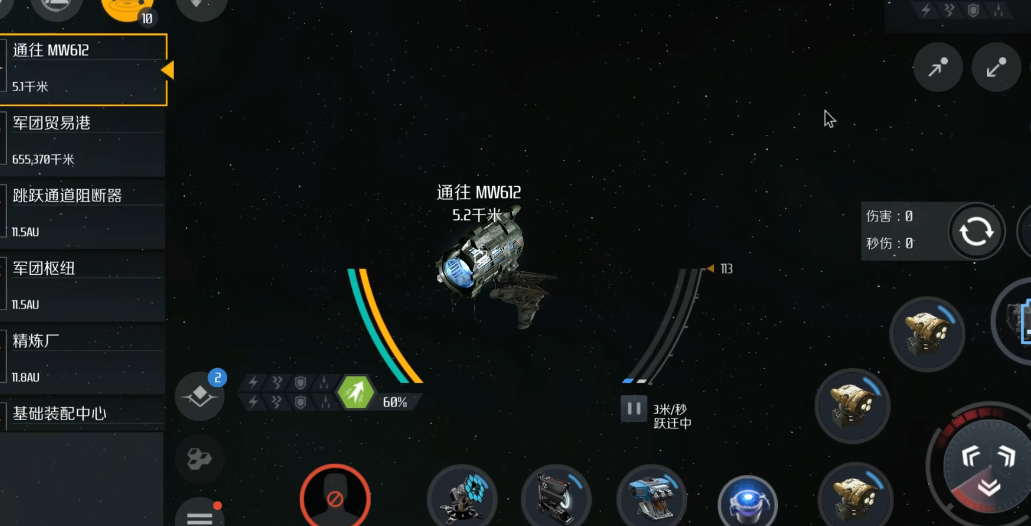1031x526 pixels.
Task: Tap the pause button beside speed readout
Action: (x=633, y=408)
